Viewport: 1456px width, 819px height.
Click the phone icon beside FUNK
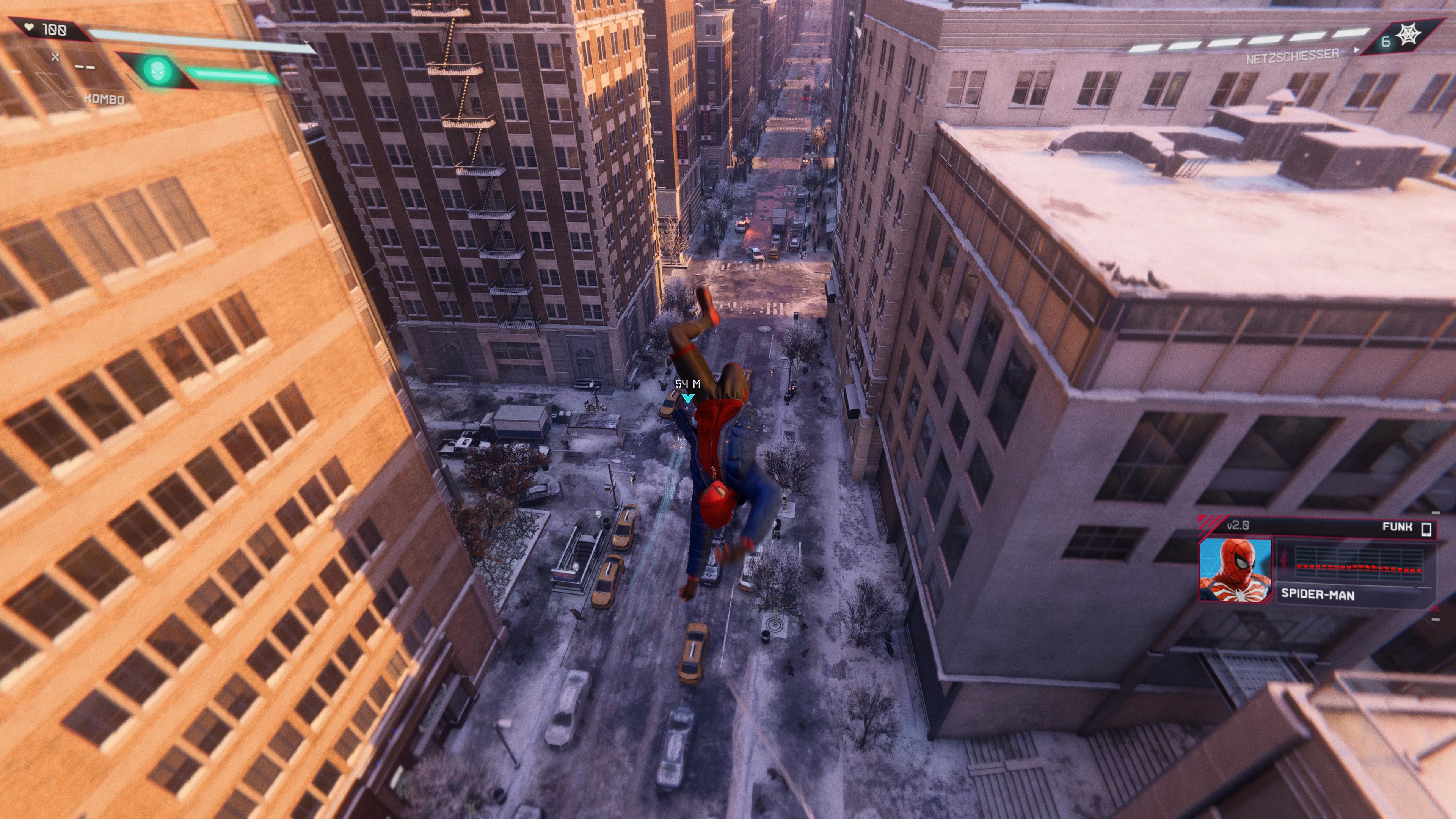pos(1426,528)
